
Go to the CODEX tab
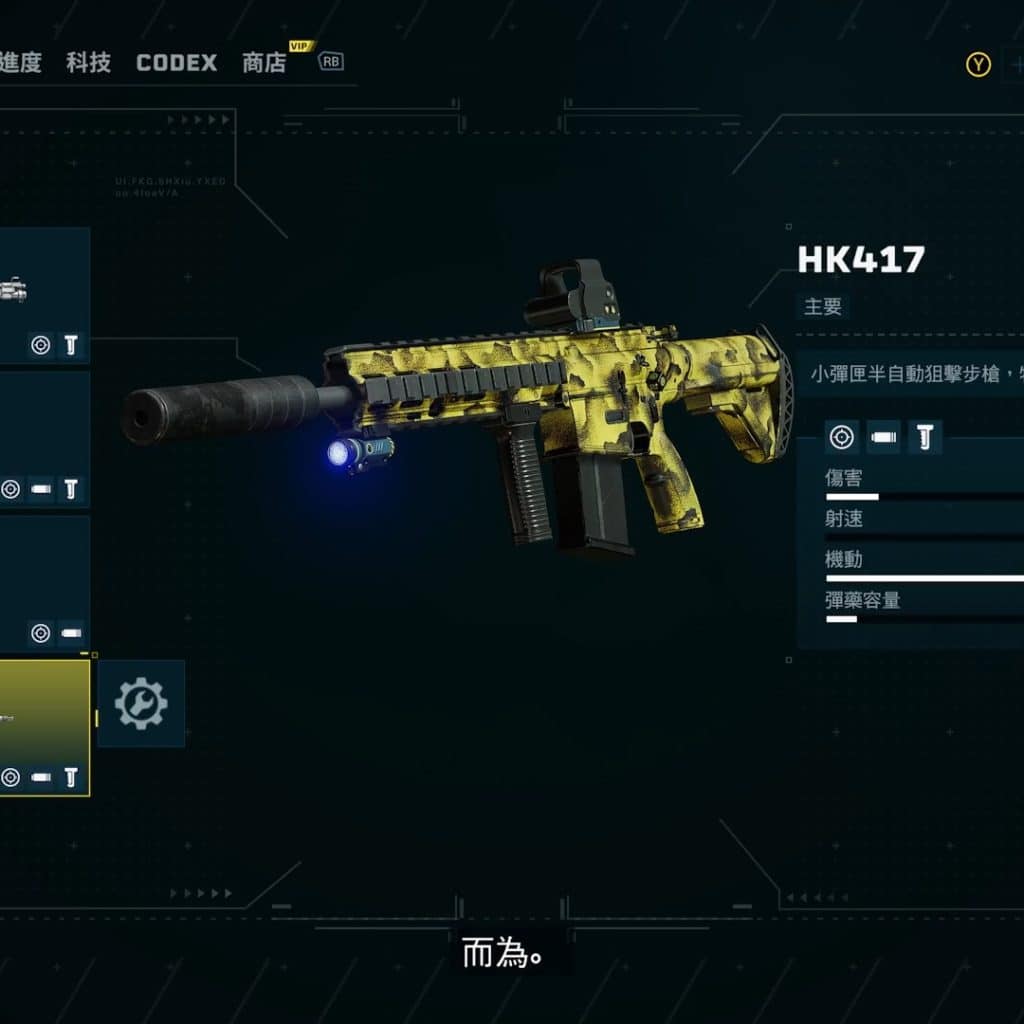(176, 63)
